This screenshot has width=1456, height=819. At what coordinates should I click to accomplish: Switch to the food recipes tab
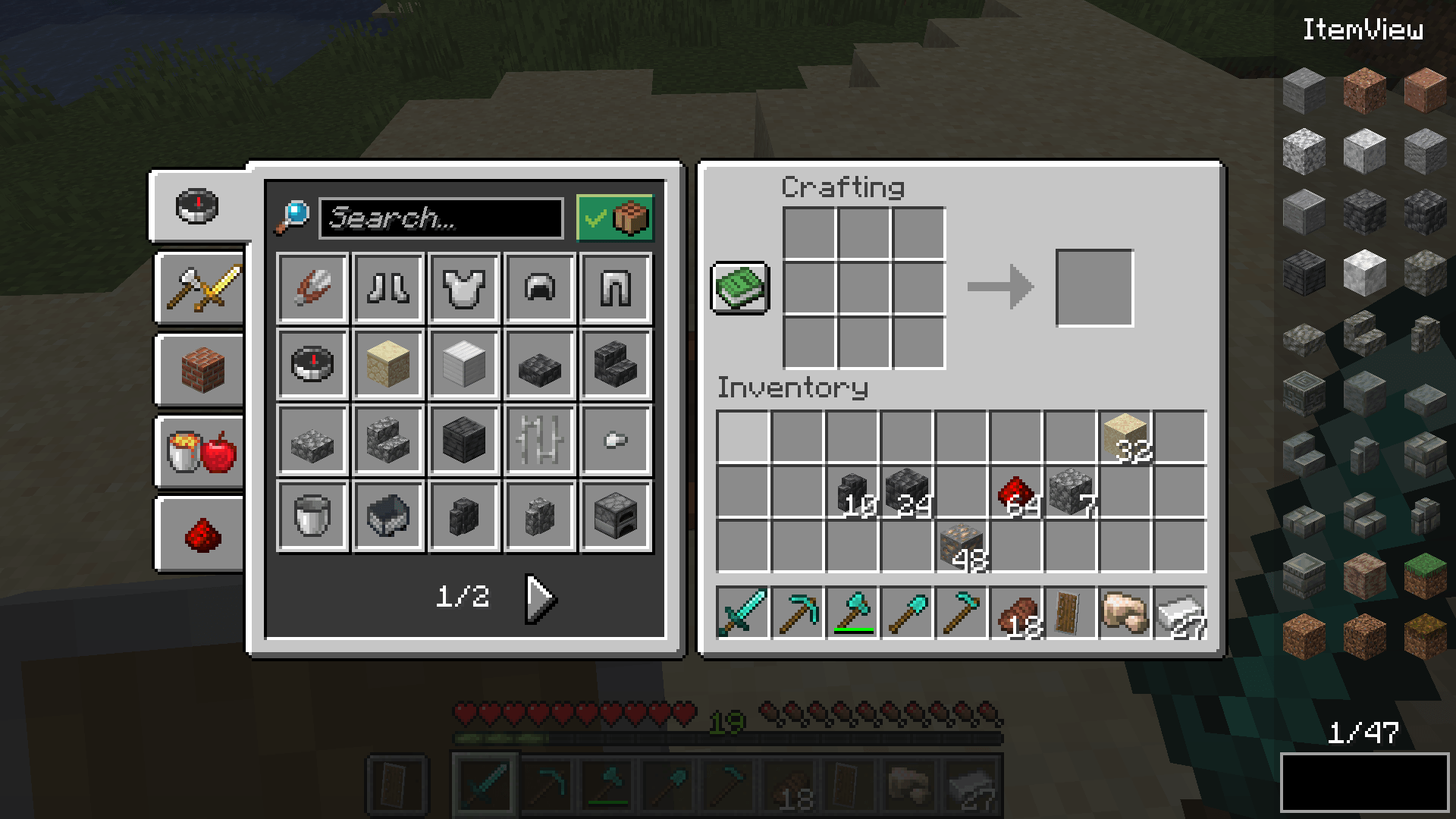point(199,454)
